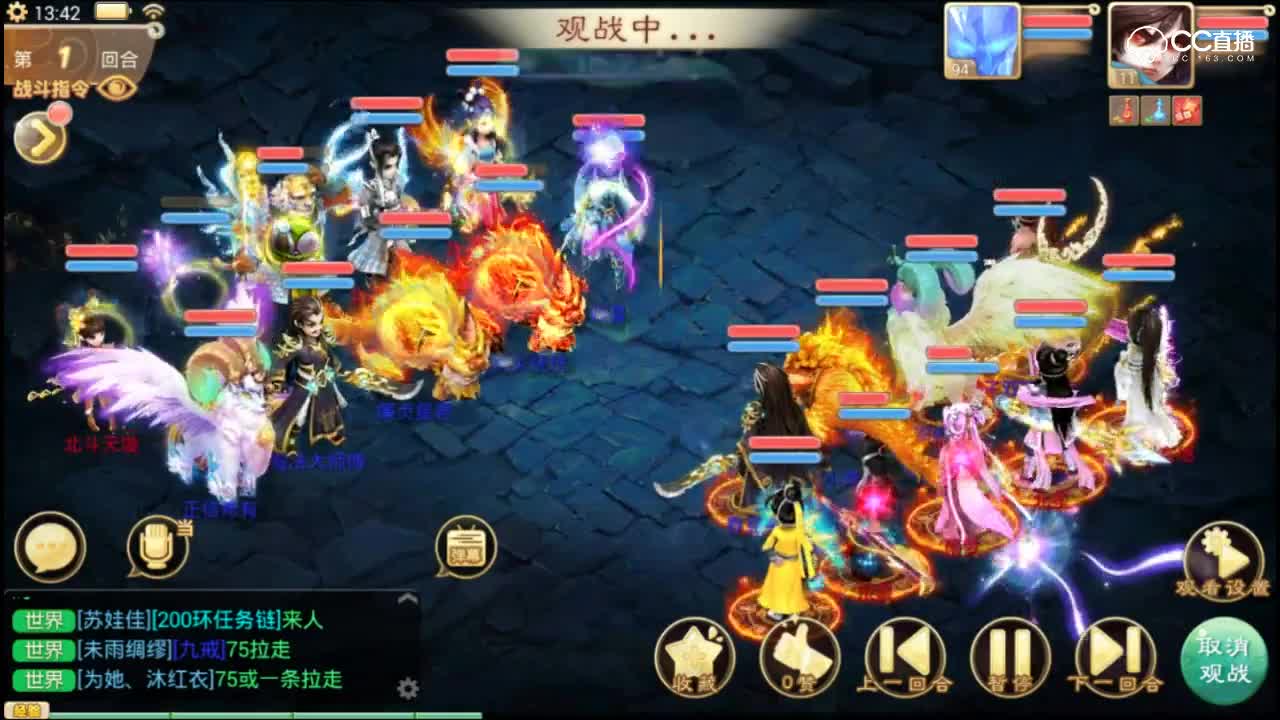
Task: Collapse the chat panel via its arrow
Action: click(x=407, y=600)
